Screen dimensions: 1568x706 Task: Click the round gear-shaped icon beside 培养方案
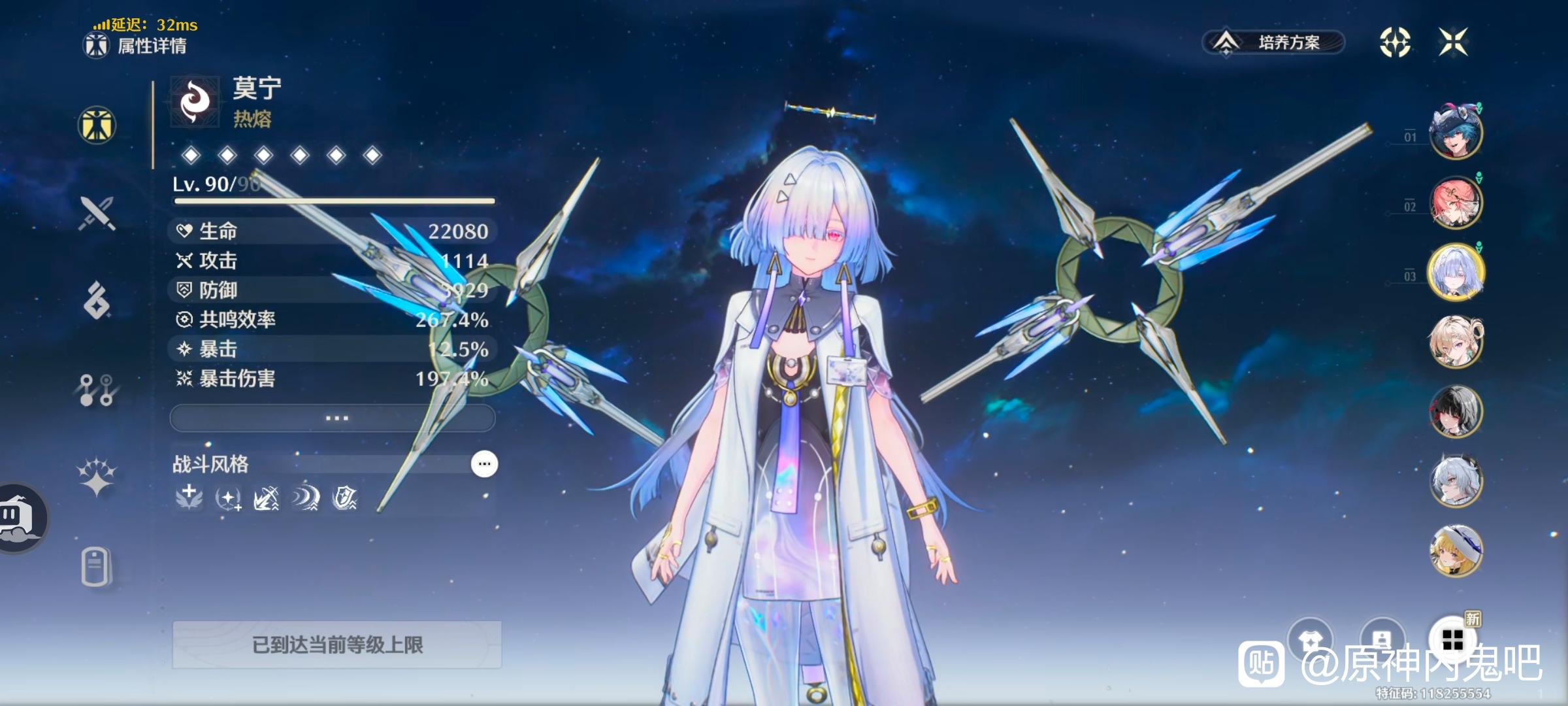1394,42
